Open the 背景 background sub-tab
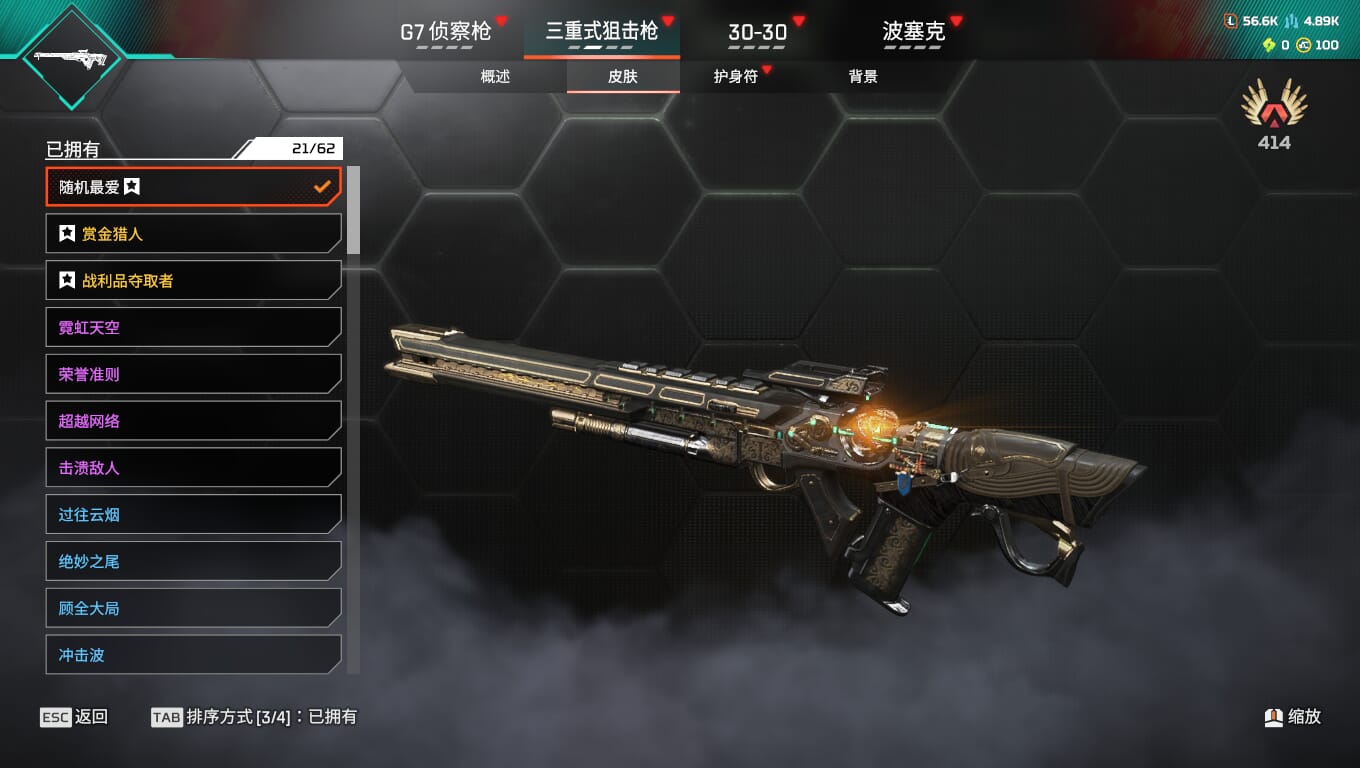The height and width of the screenshot is (768, 1360). tap(863, 76)
